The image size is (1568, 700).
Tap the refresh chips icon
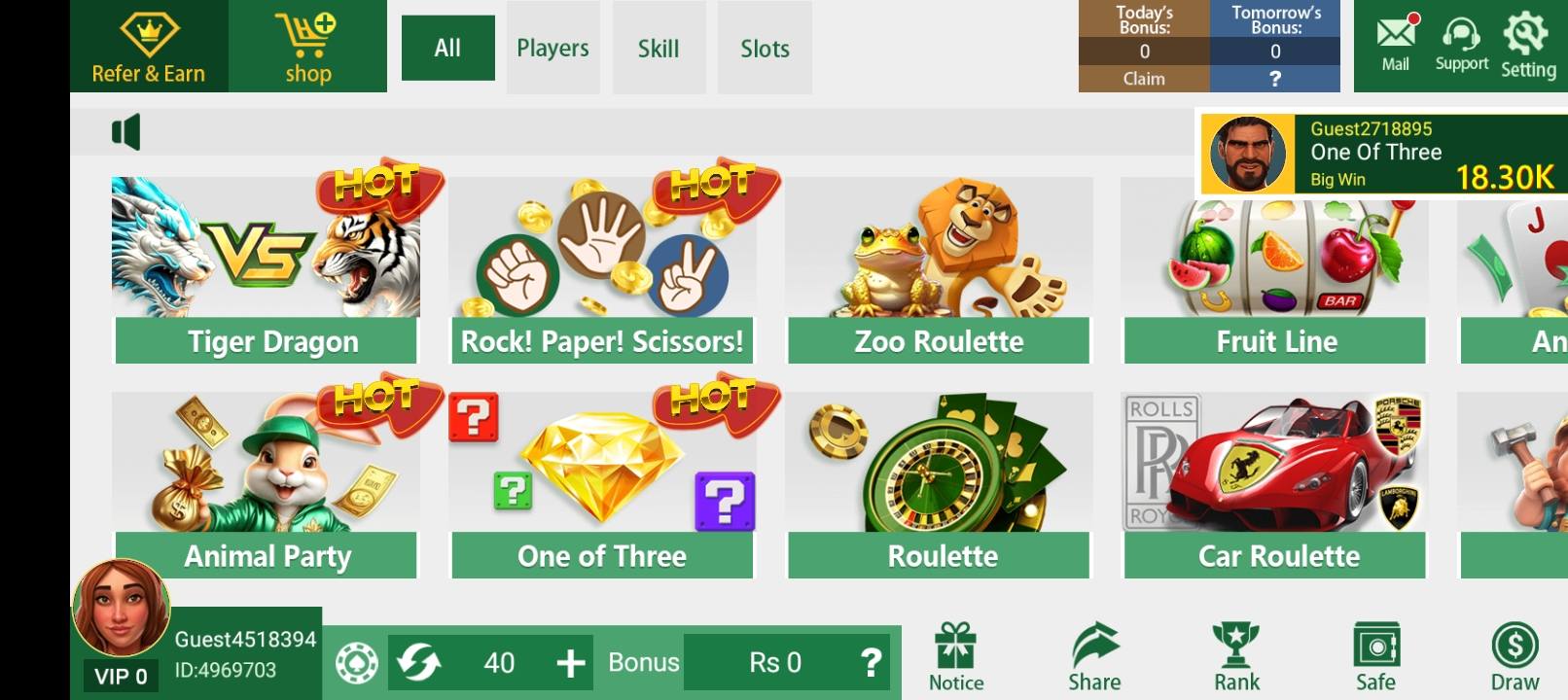point(420,663)
